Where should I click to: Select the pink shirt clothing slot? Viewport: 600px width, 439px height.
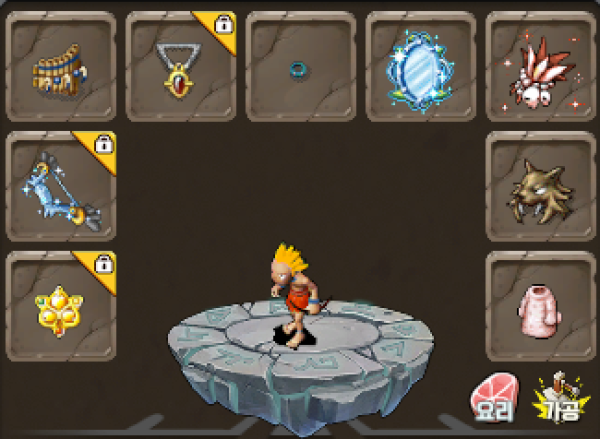coord(540,305)
